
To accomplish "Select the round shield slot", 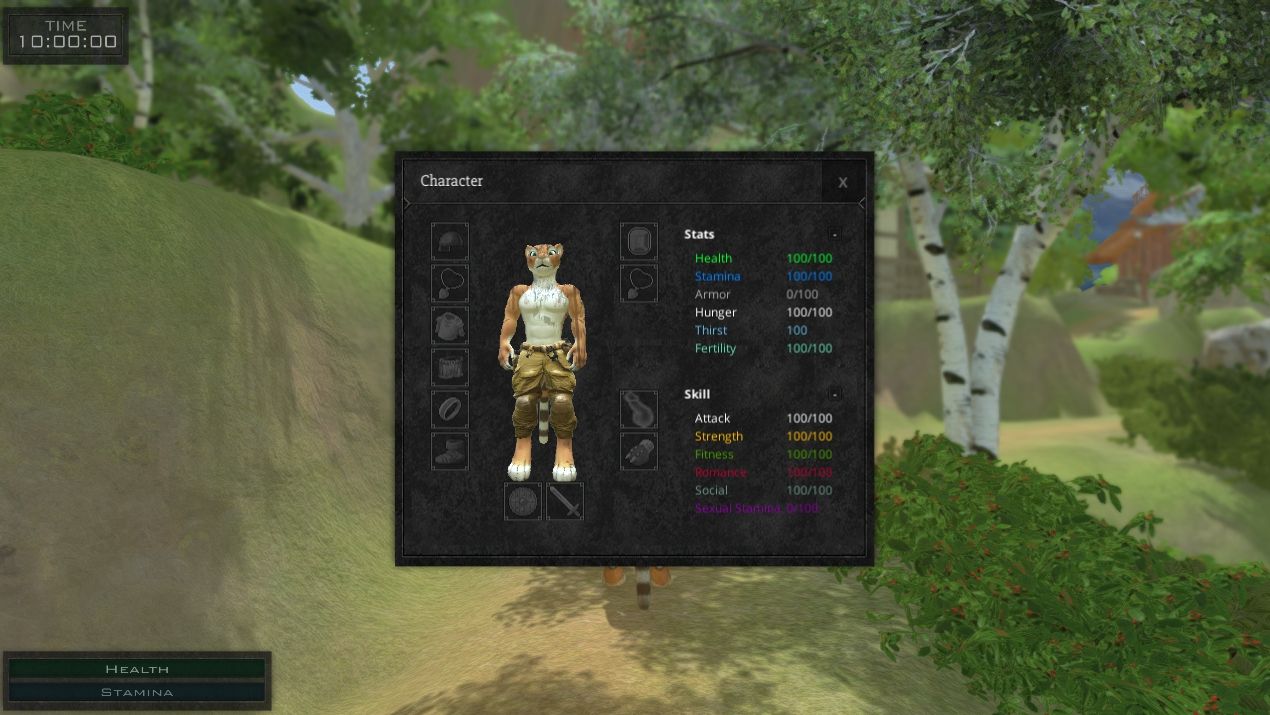I will pyautogui.click(x=523, y=501).
